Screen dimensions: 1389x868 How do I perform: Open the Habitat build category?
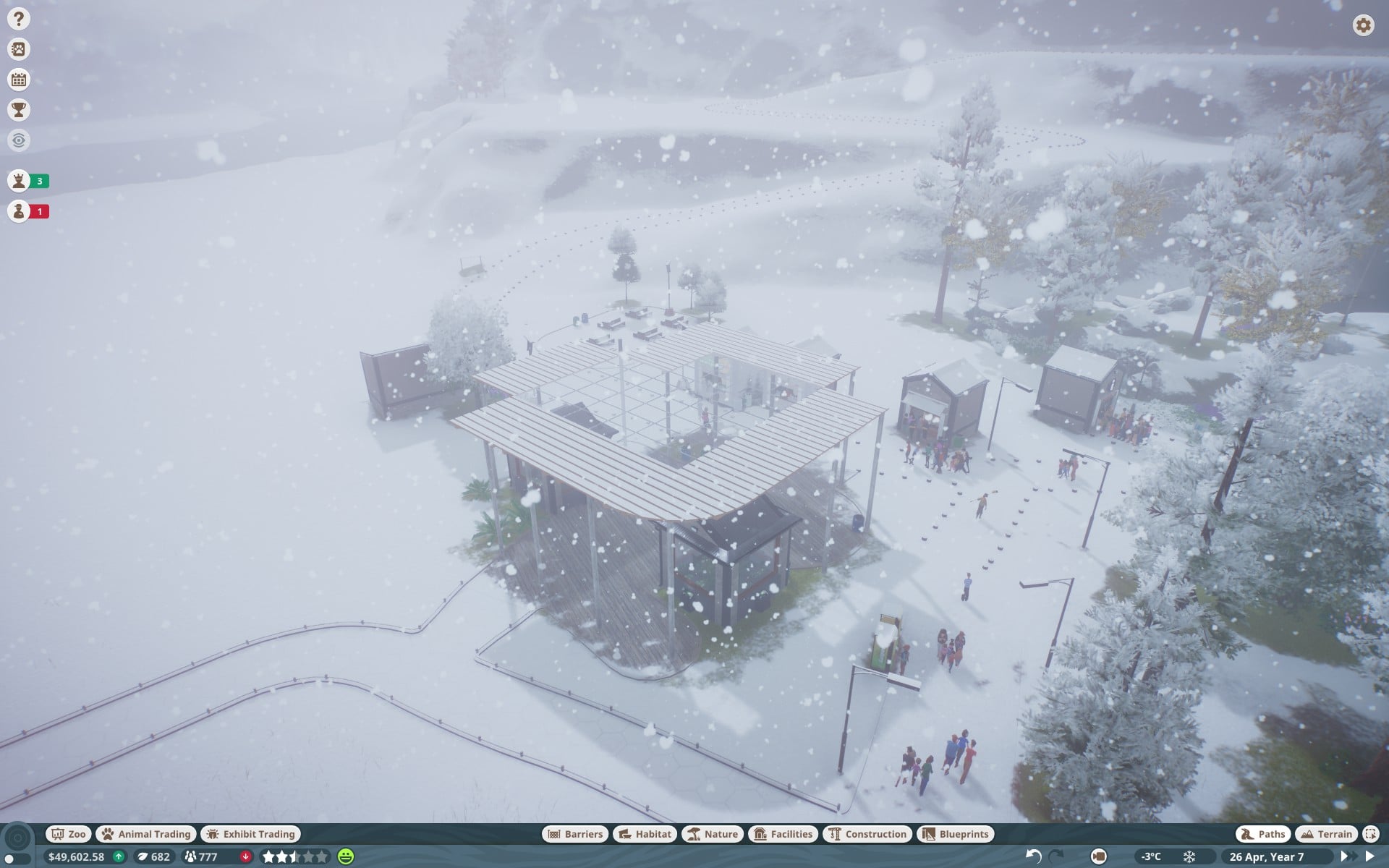click(x=645, y=834)
